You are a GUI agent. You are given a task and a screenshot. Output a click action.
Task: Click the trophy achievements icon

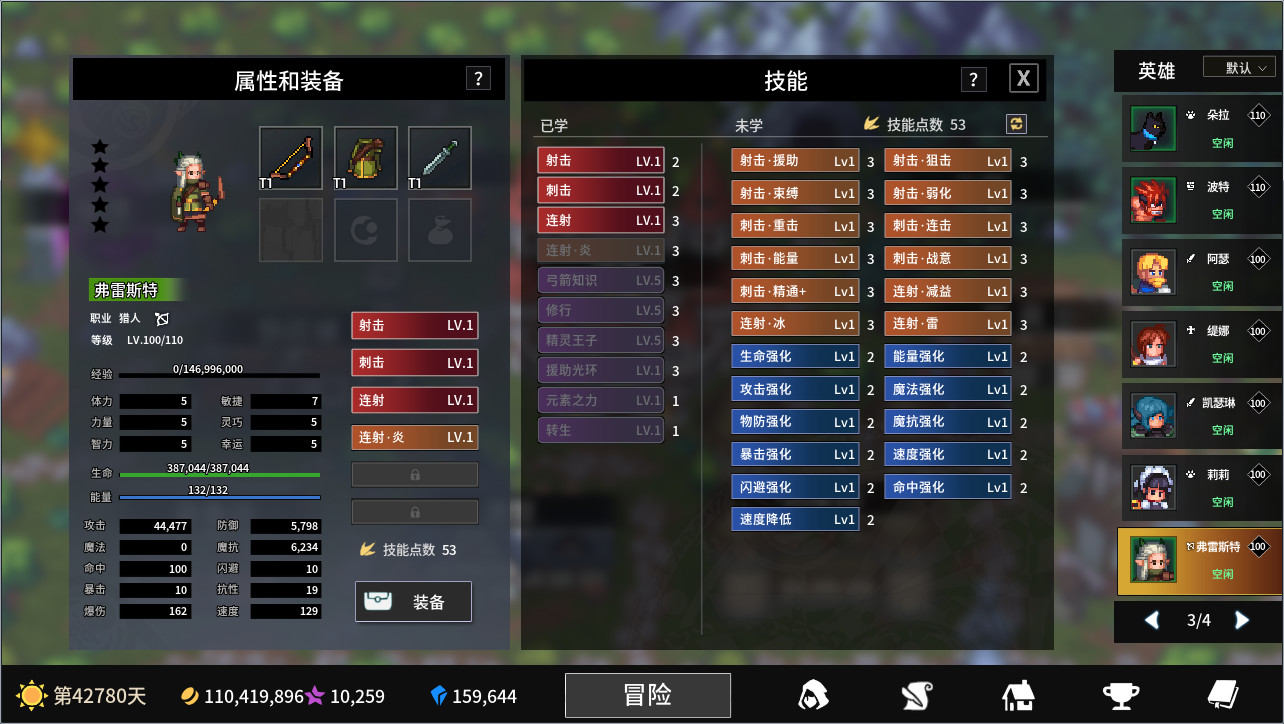pos(1122,695)
